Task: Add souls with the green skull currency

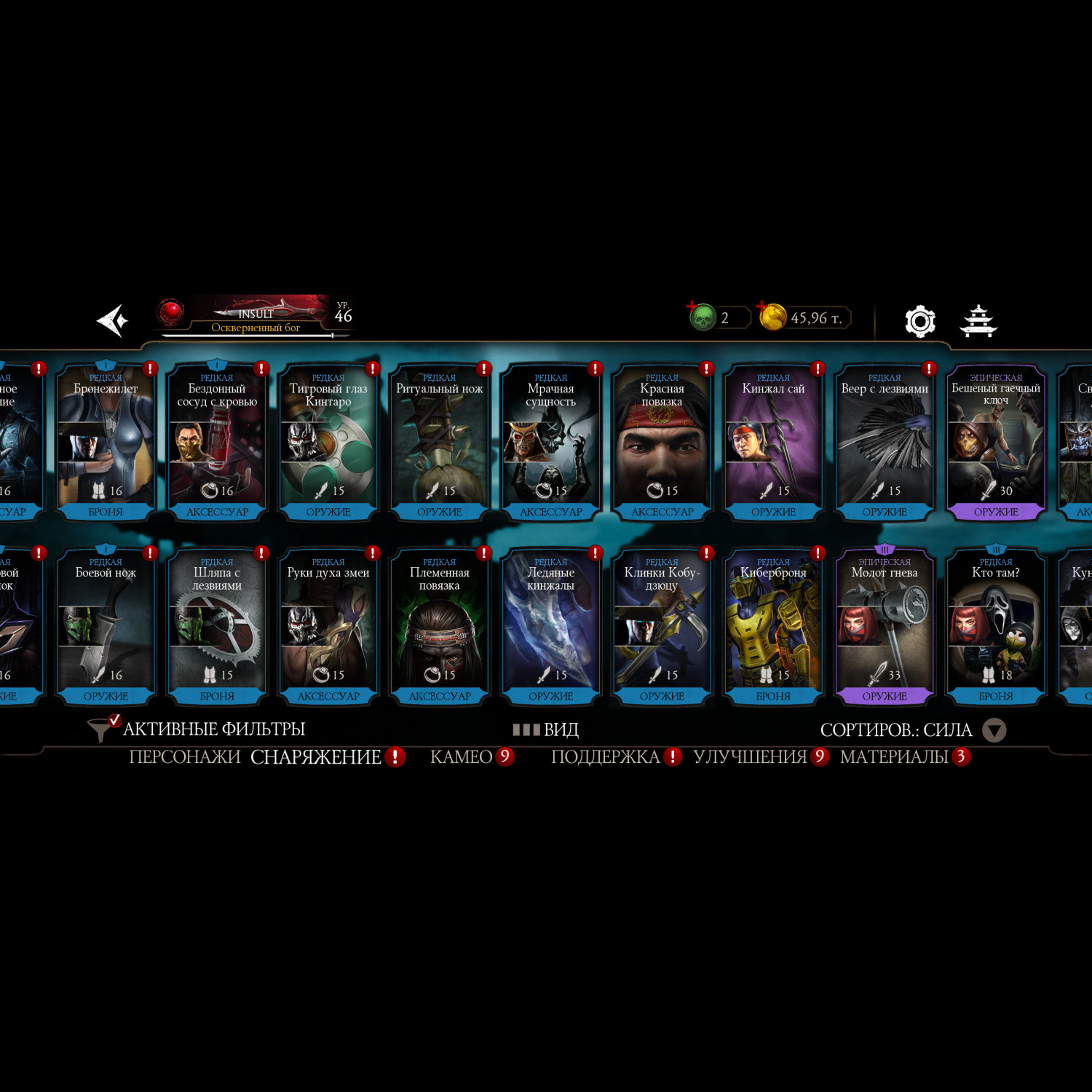Action: (703, 317)
